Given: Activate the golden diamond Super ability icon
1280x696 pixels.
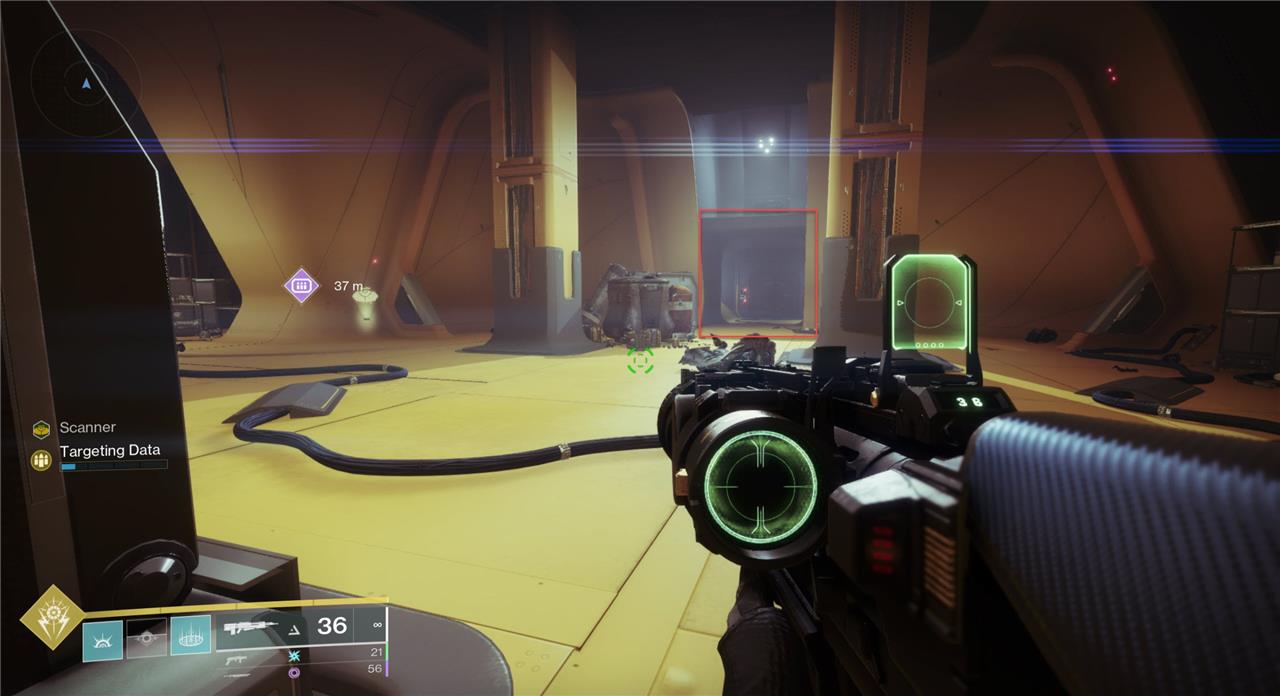Looking at the screenshot, I should 52,618.
